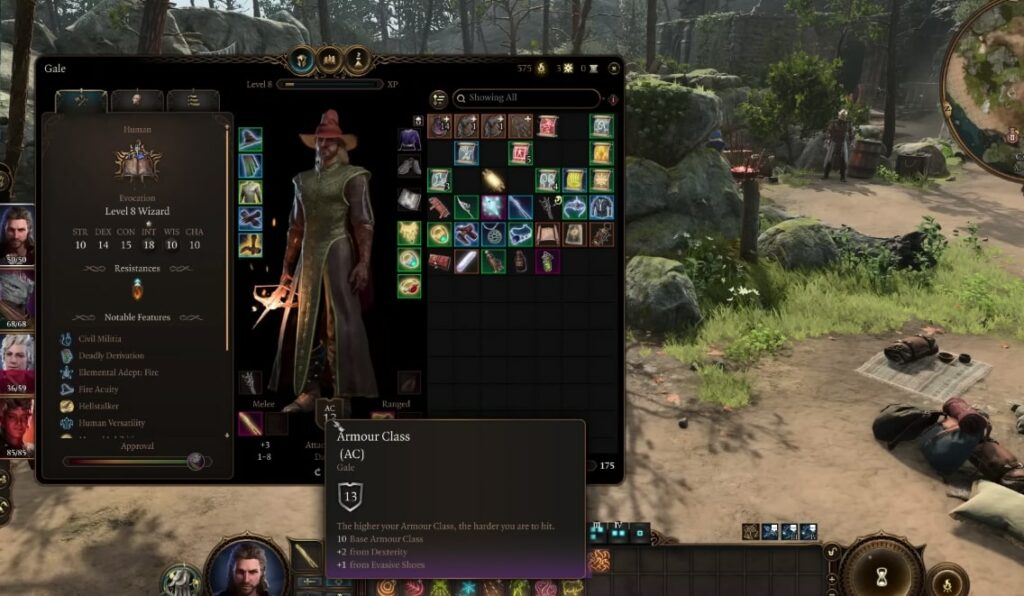The height and width of the screenshot is (596, 1024).
Task: Select the purple camp clothing shirt slot
Action: tap(409, 139)
